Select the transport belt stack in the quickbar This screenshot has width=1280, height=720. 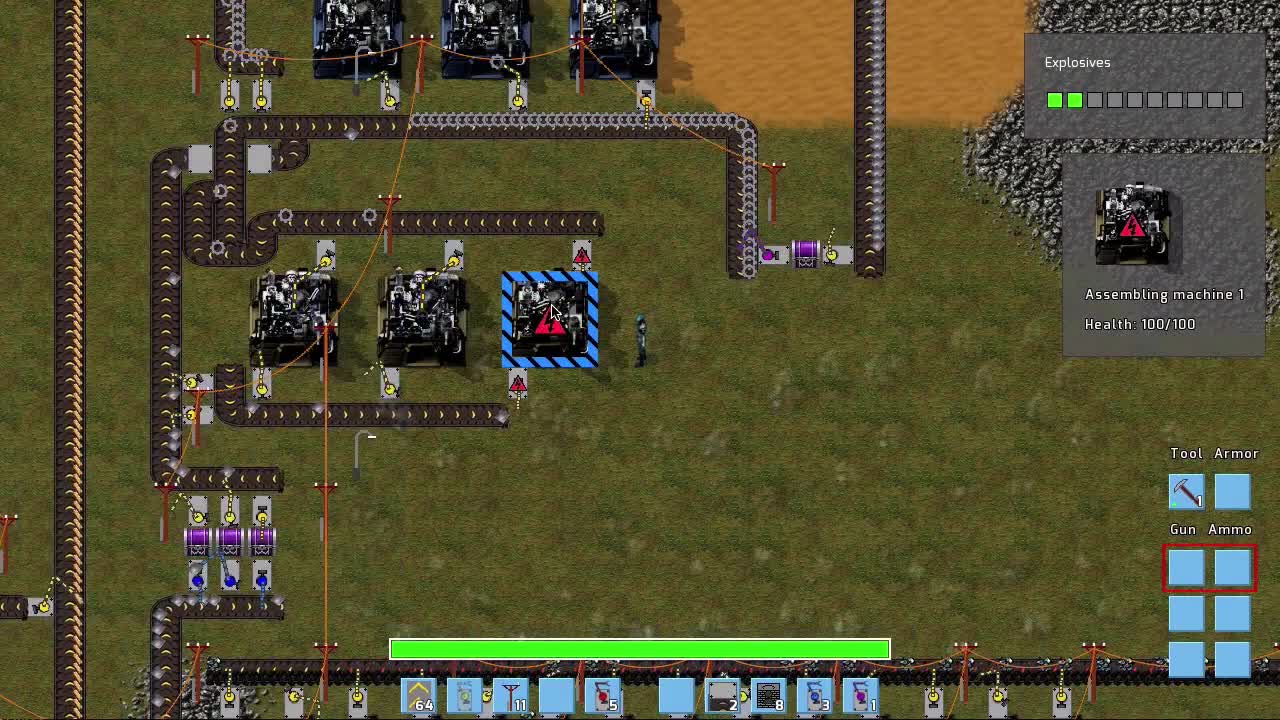click(x=418, y=695)
